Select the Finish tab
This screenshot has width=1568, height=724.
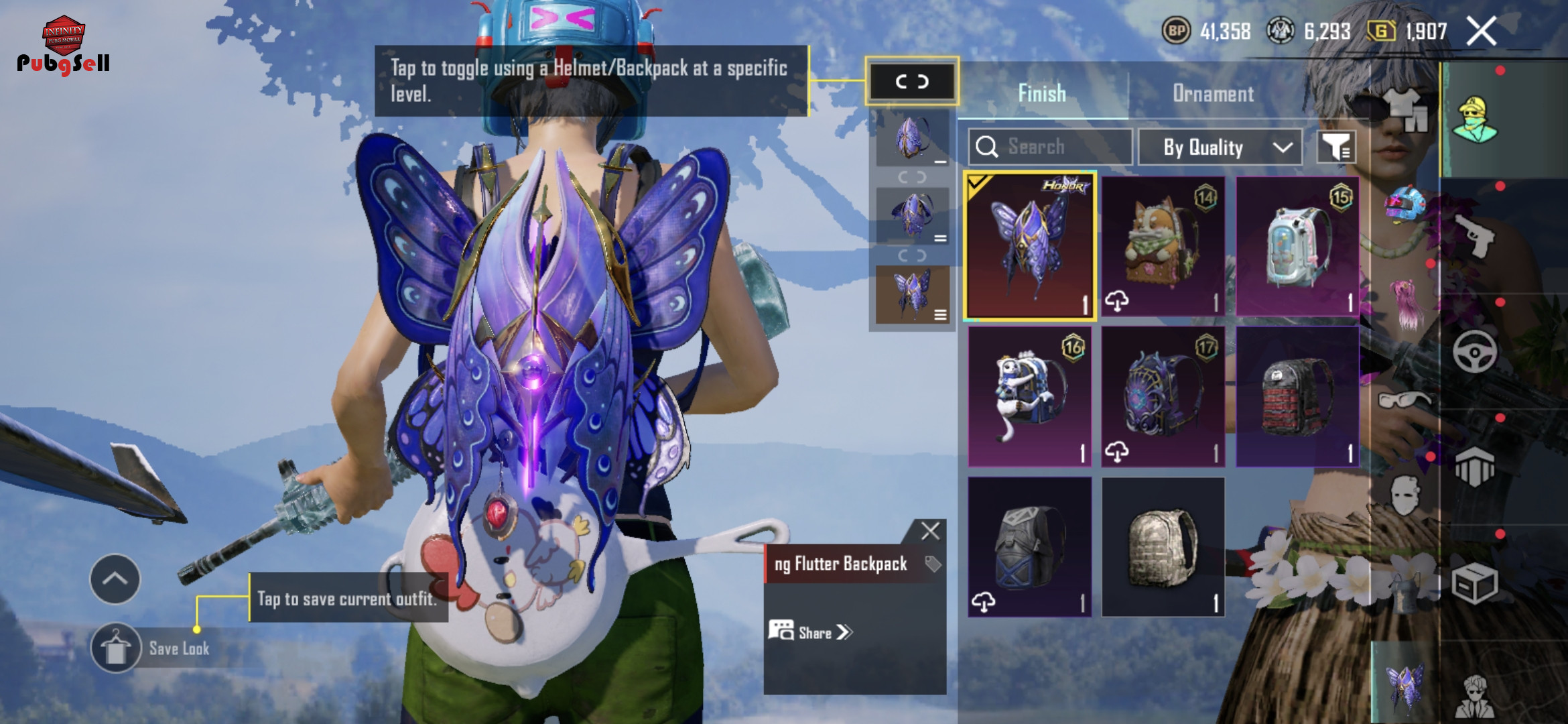pyautogui.click(x=1042, y=94)
